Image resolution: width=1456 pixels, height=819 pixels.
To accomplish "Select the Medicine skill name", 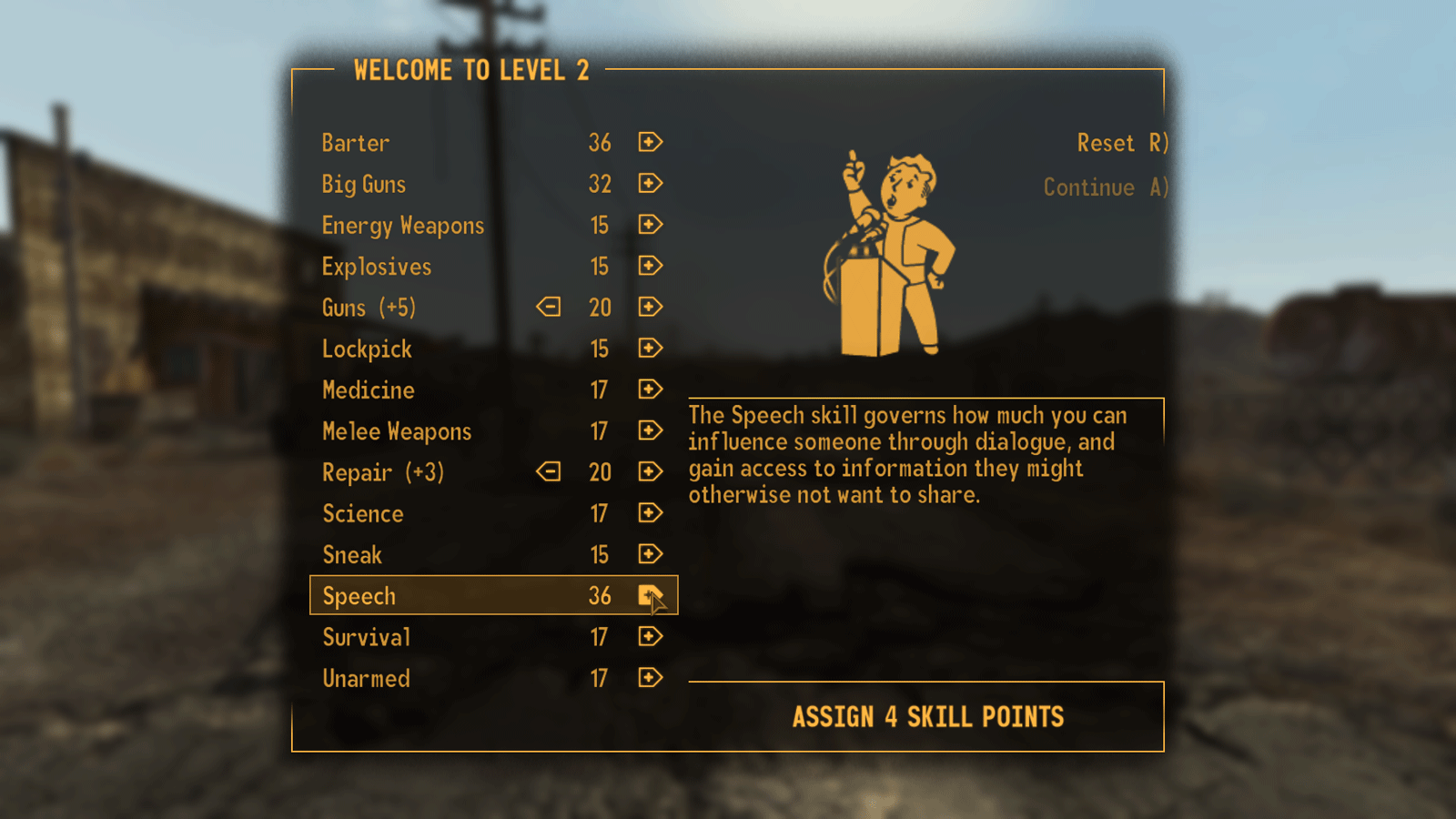I will 368,389.
